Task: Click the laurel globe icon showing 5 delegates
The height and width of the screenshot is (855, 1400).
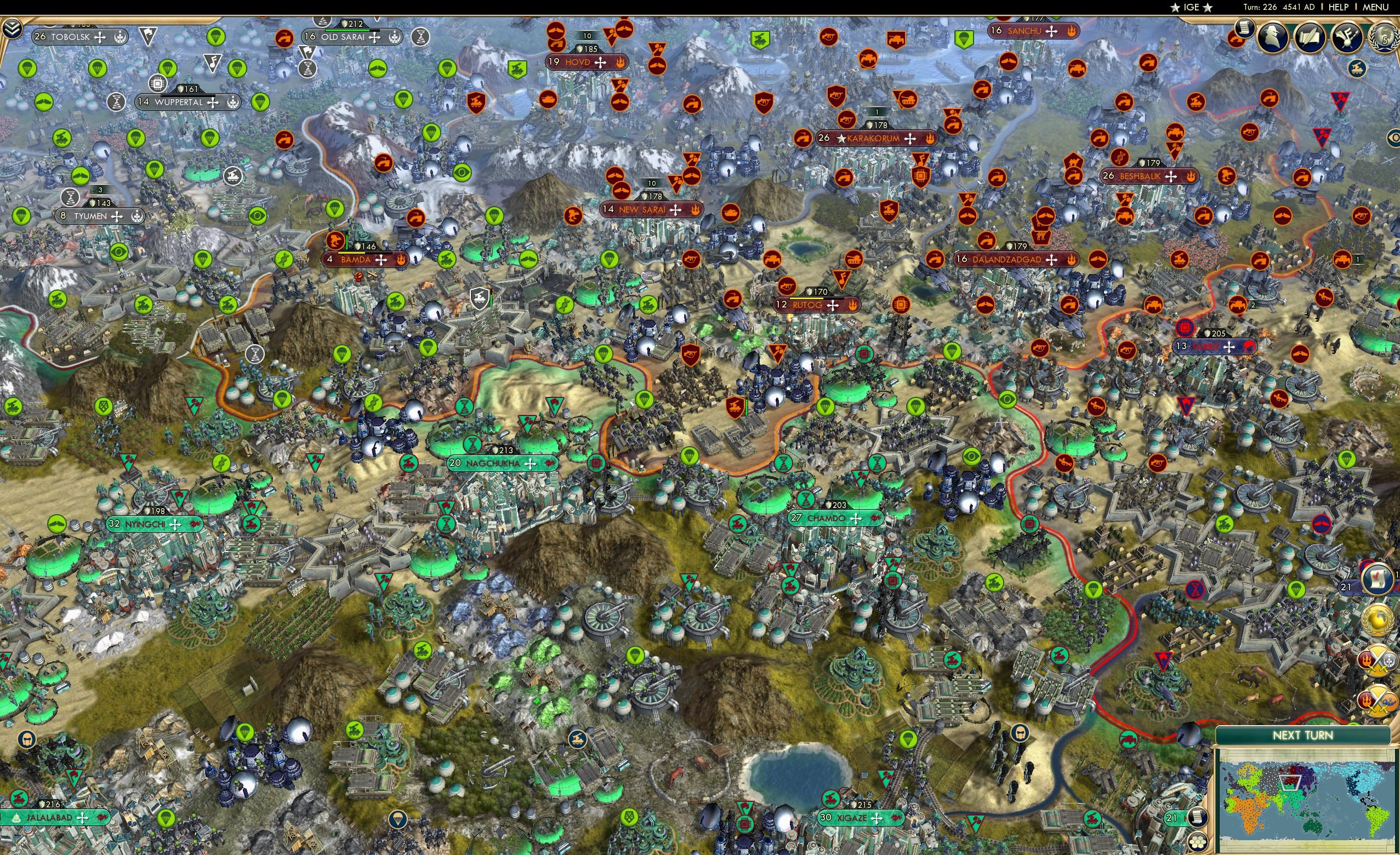Action: (x=1384, y=37)
